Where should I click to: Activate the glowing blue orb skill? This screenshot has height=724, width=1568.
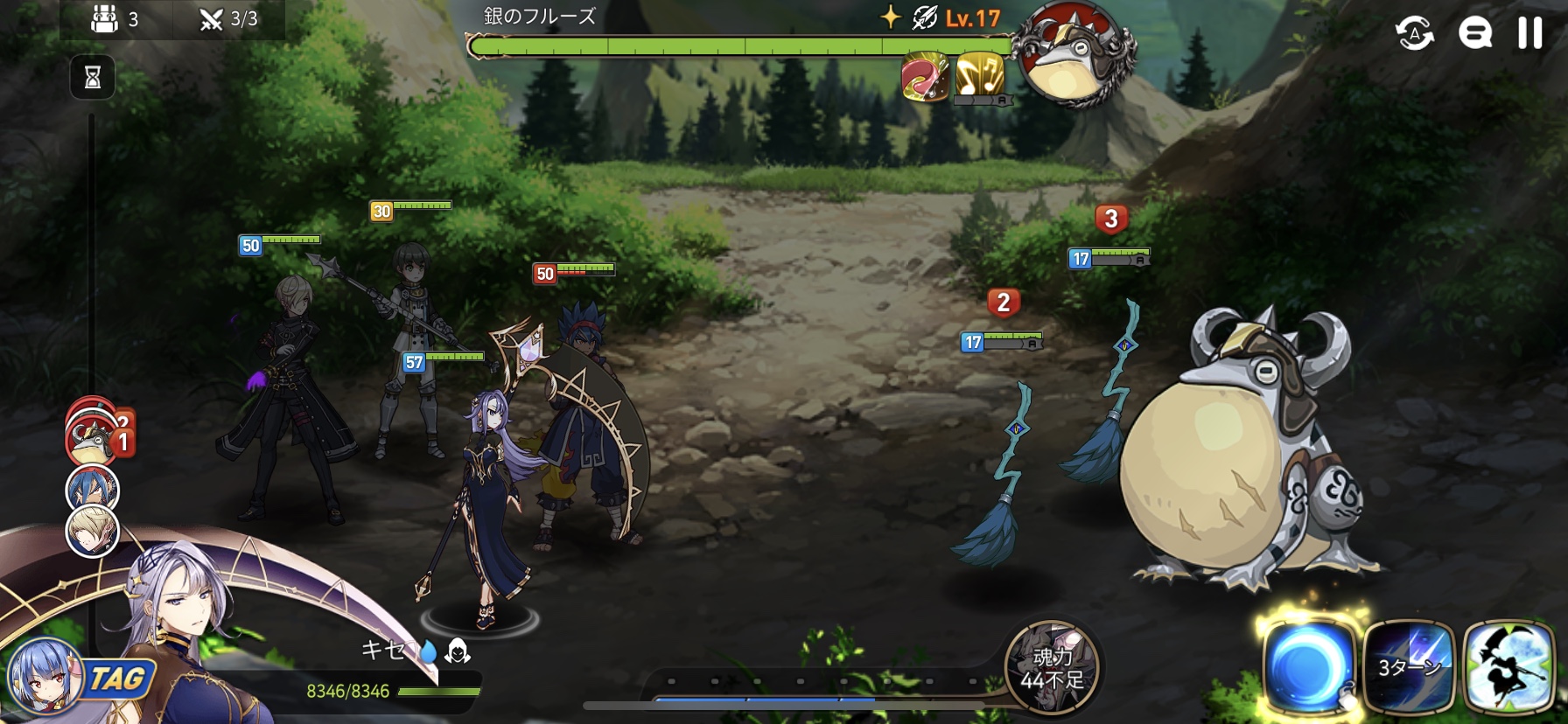click(1308, 668)
